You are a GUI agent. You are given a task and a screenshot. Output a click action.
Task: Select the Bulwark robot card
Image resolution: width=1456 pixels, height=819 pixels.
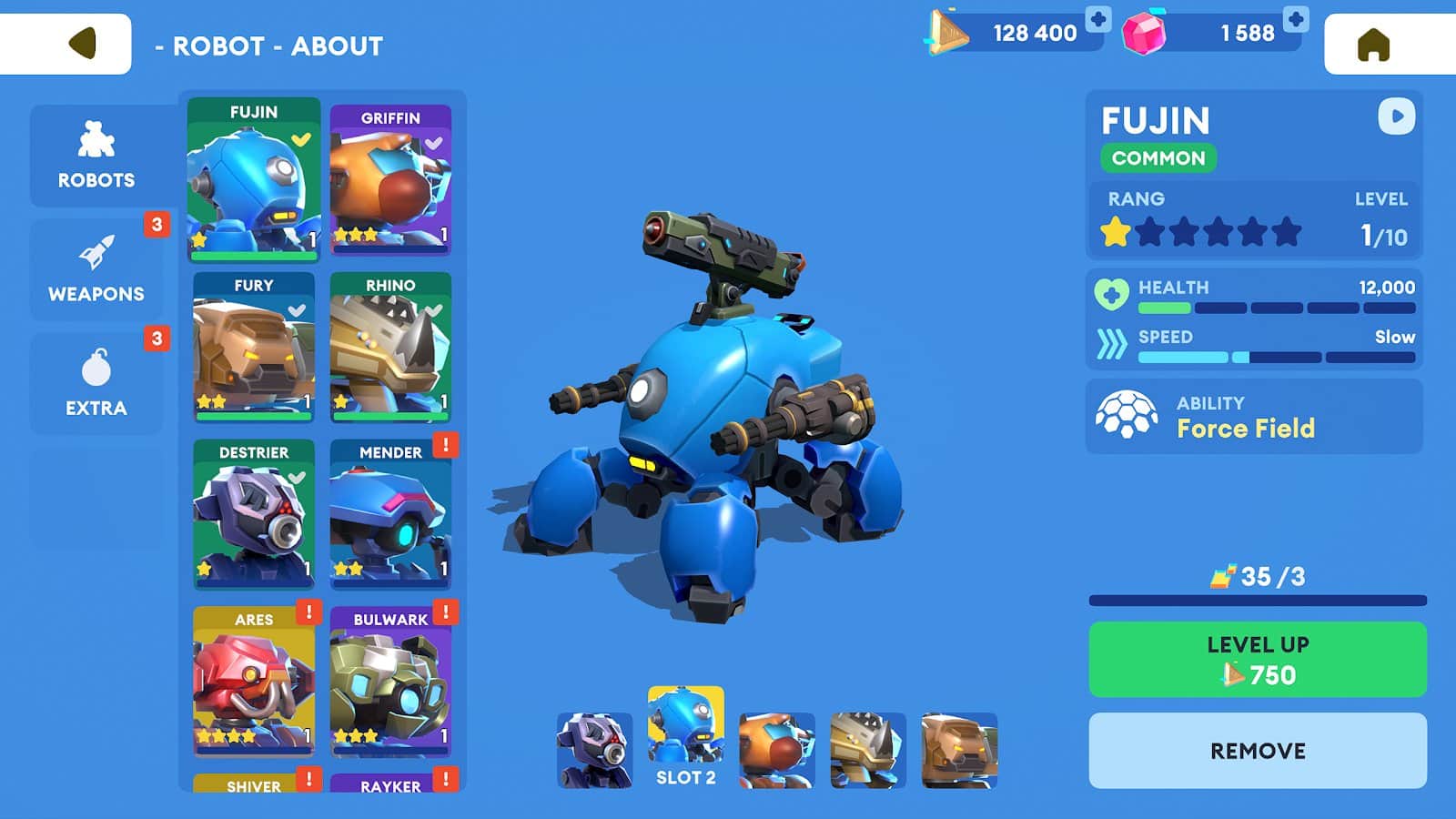tap(390, 681)
